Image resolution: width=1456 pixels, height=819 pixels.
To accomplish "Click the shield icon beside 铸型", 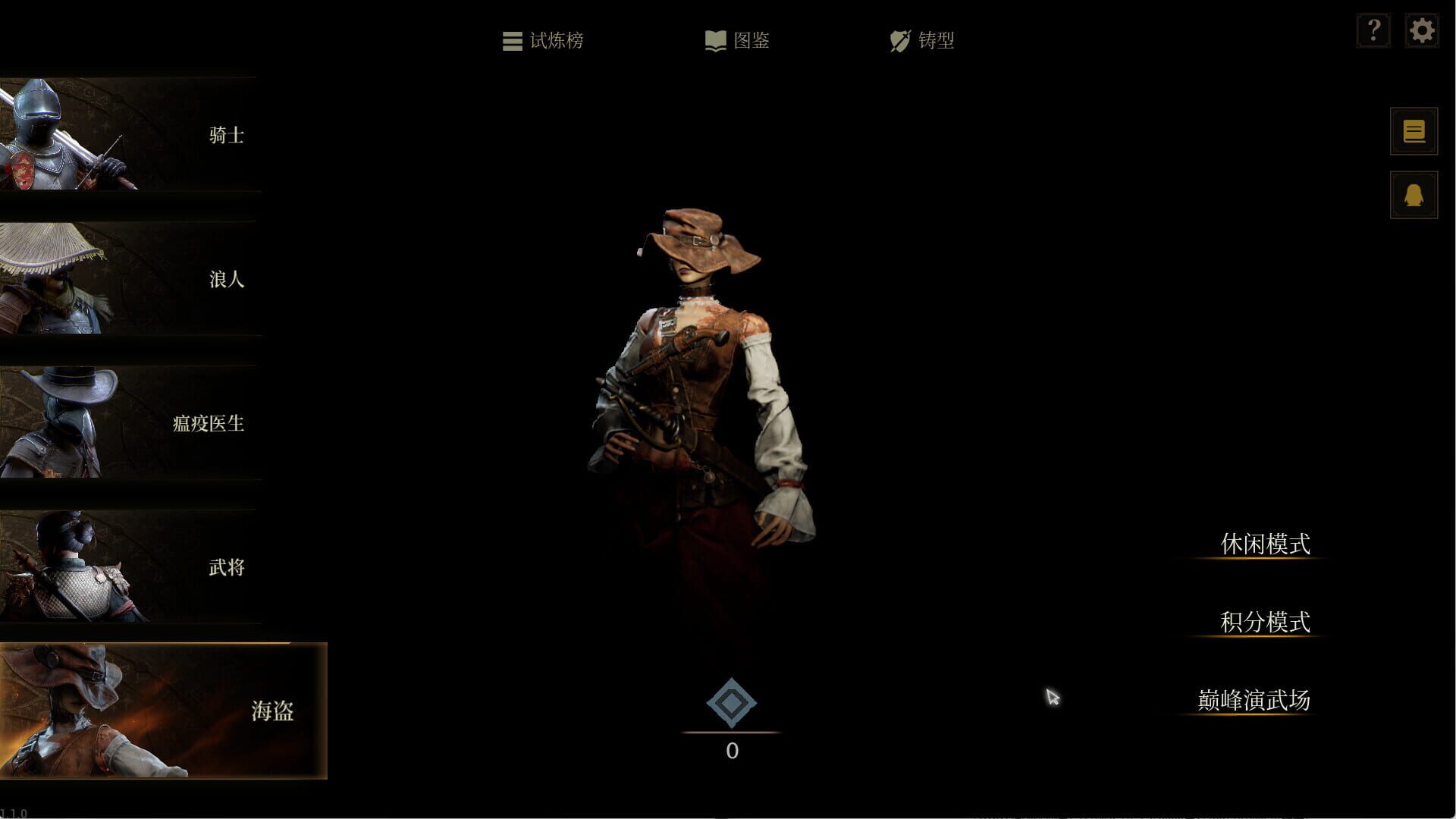I will click(899, 41).
